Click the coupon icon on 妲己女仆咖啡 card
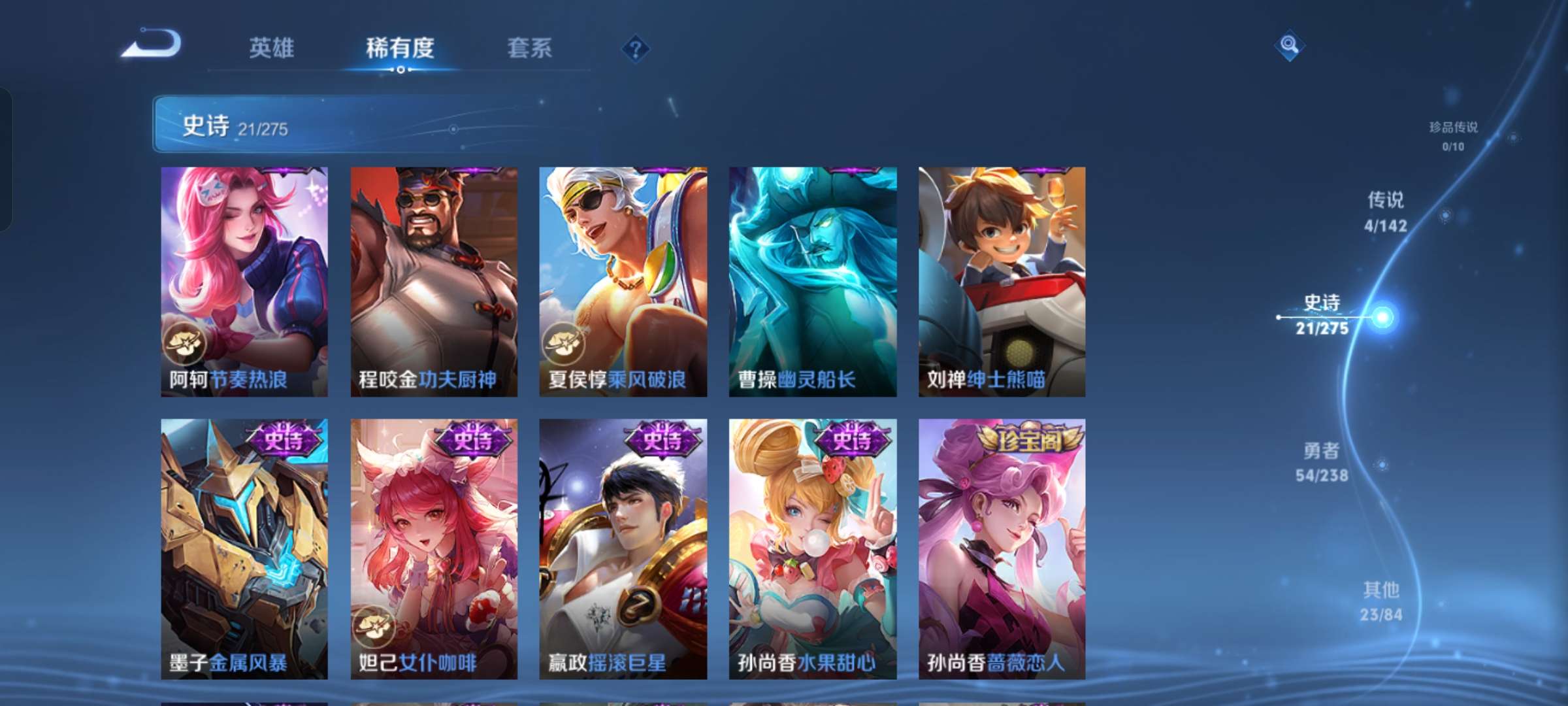 [x=374, y=626]
